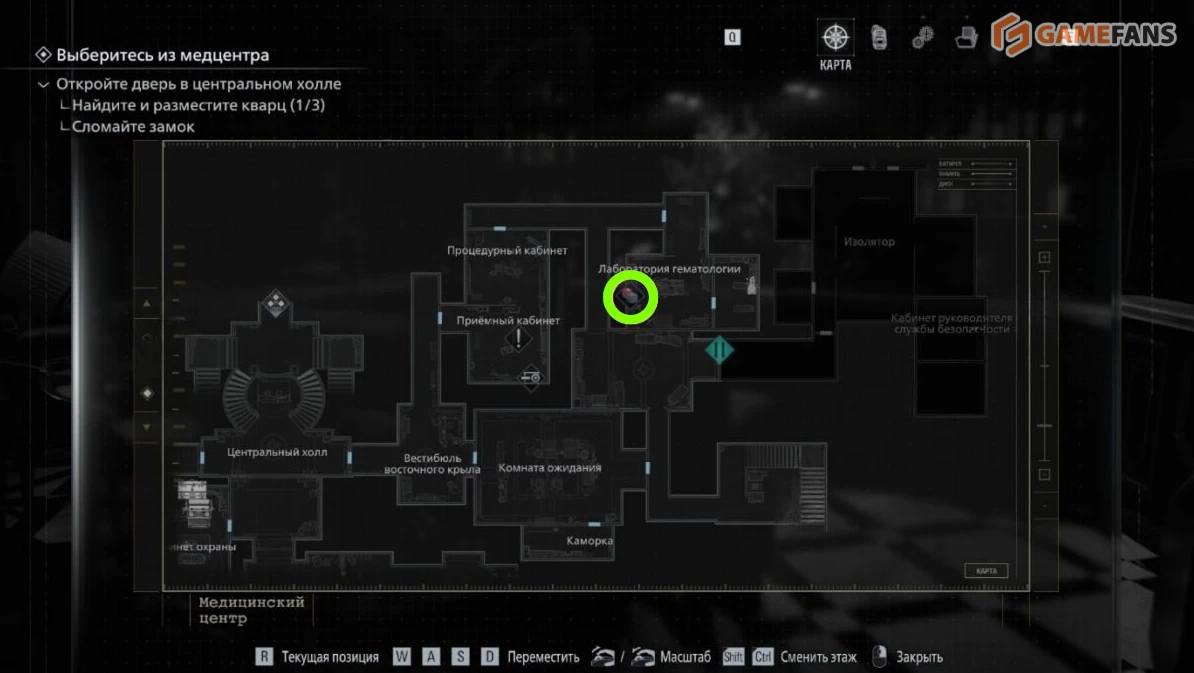This screenshot has height=673, width=1194.
Task: Click the key item marker below Приёмный кабинет
Action: (x=531, y=378)
